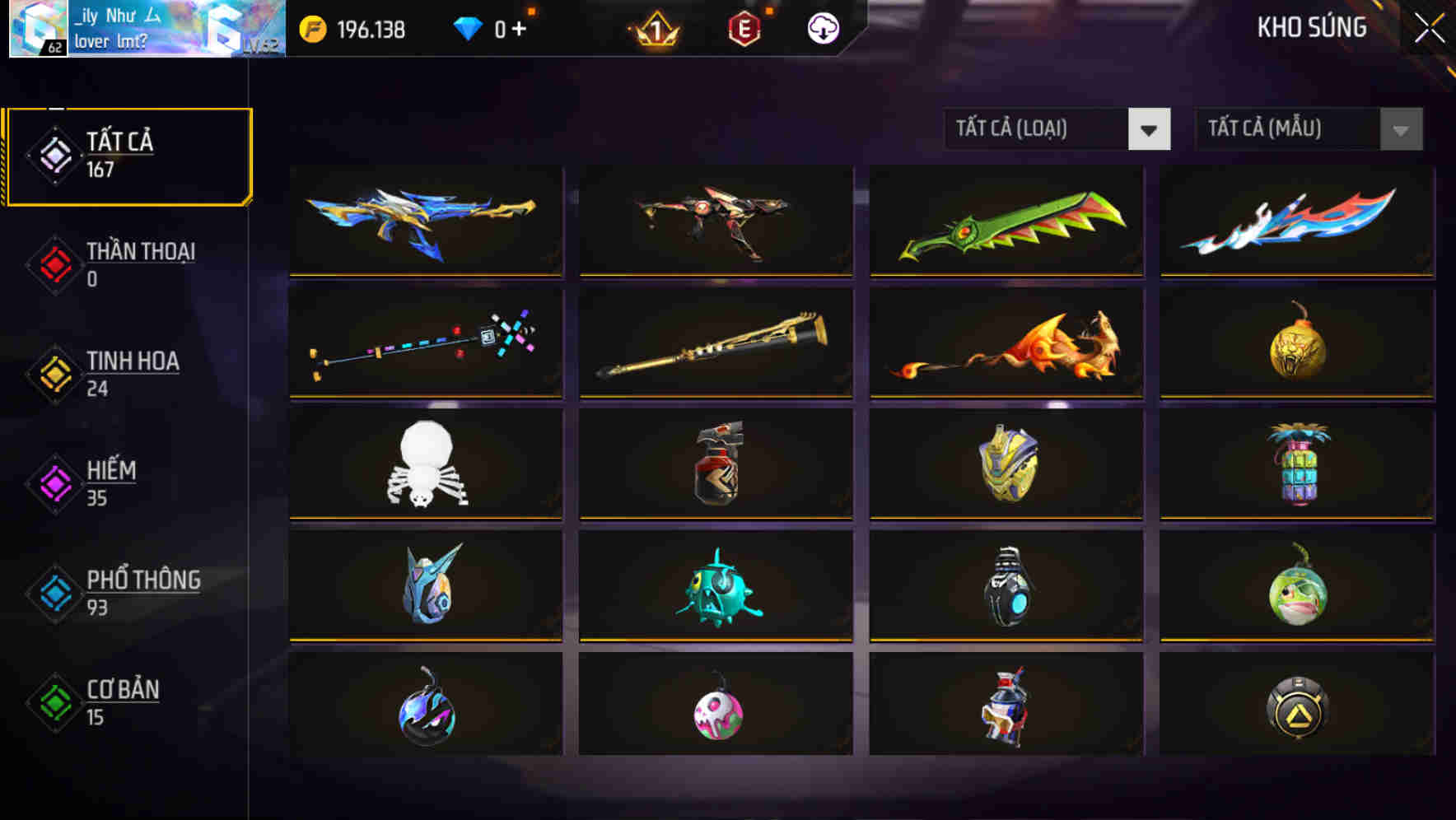Screen dimensions: 1456x820
Task: Click the green shark-tooth sword skin
Action: (x=1006, y=221)
